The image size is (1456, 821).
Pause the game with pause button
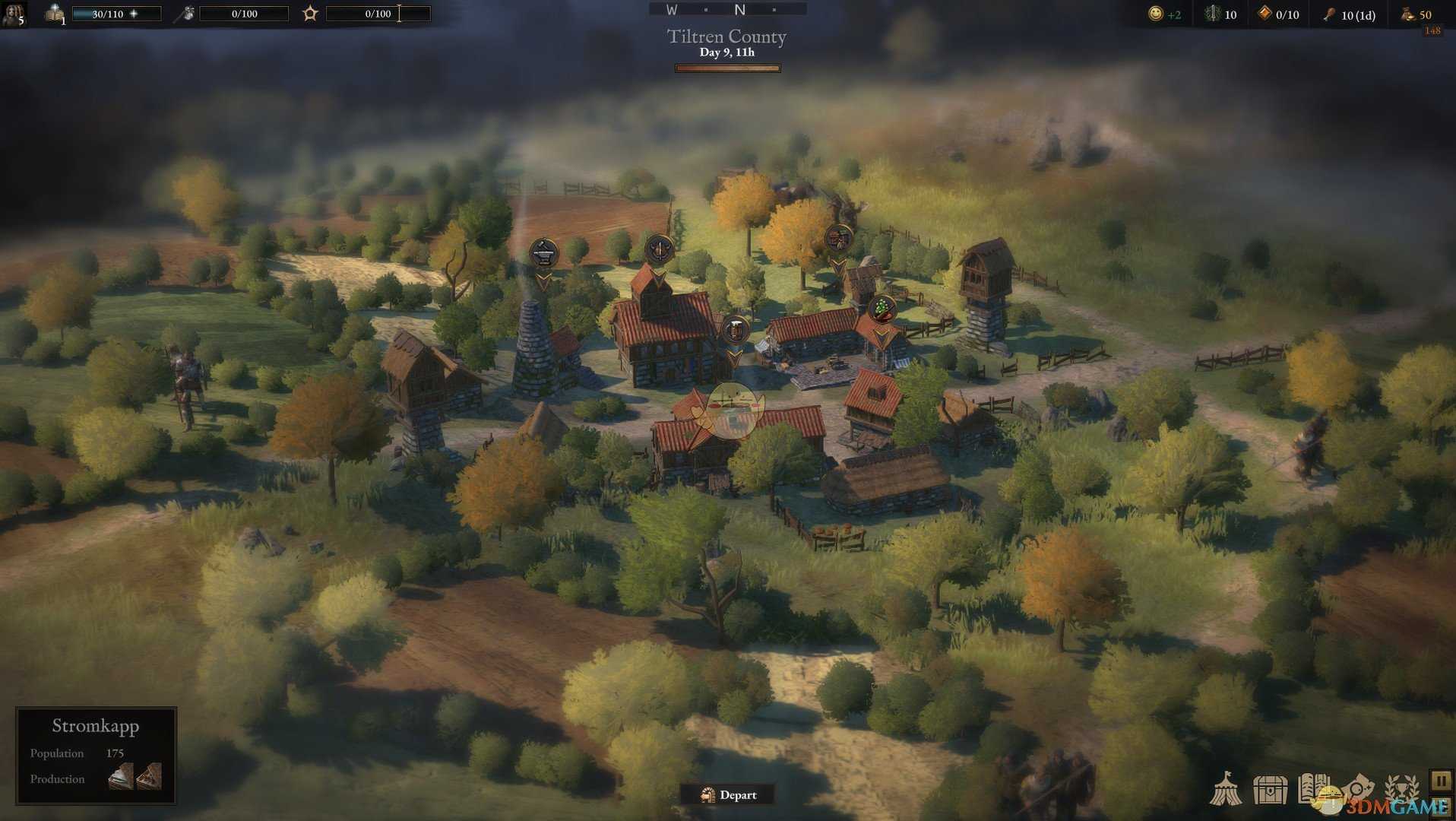click(1441, 780)
